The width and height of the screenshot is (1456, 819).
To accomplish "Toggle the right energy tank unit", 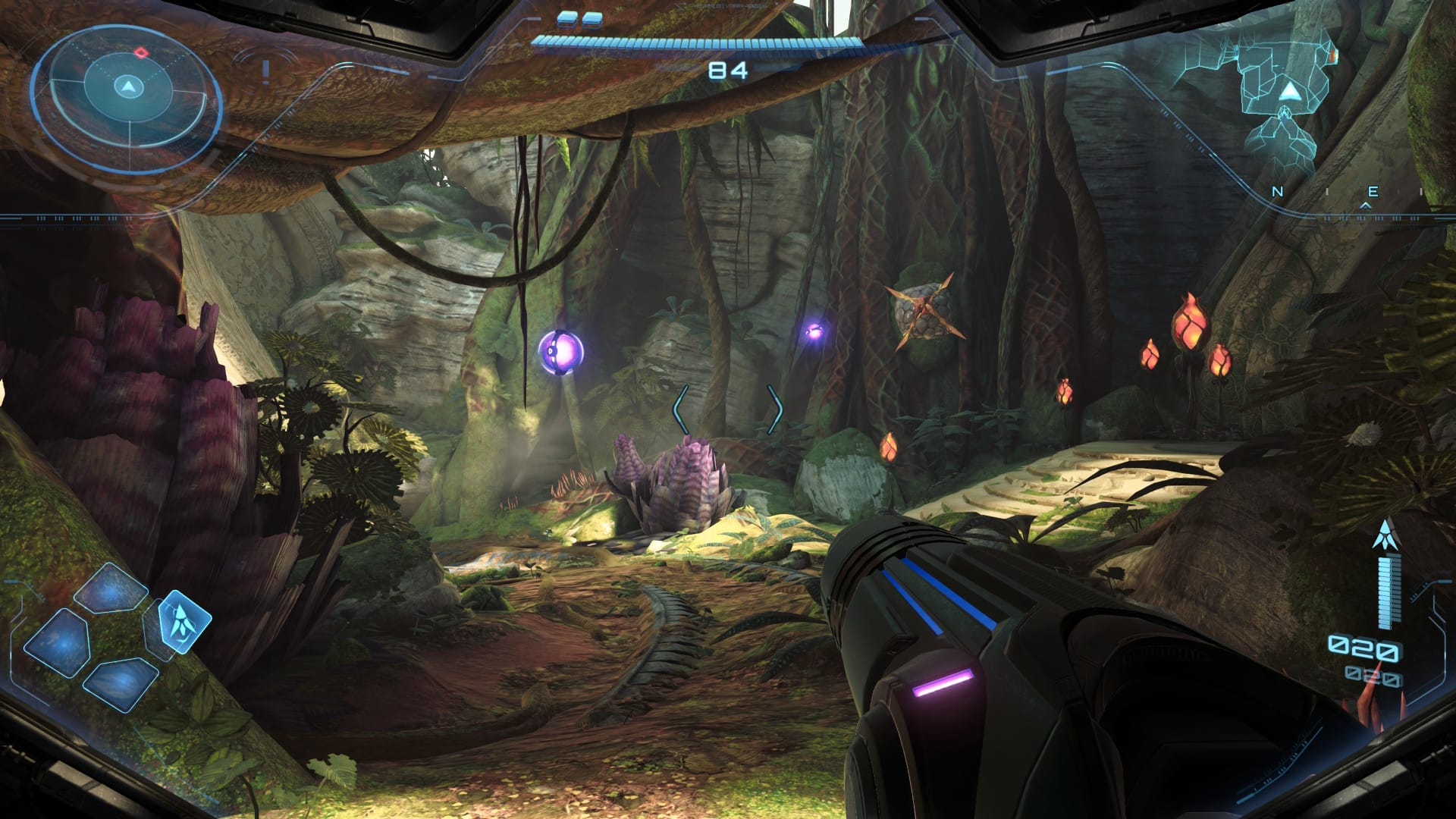I will [593, 20].
